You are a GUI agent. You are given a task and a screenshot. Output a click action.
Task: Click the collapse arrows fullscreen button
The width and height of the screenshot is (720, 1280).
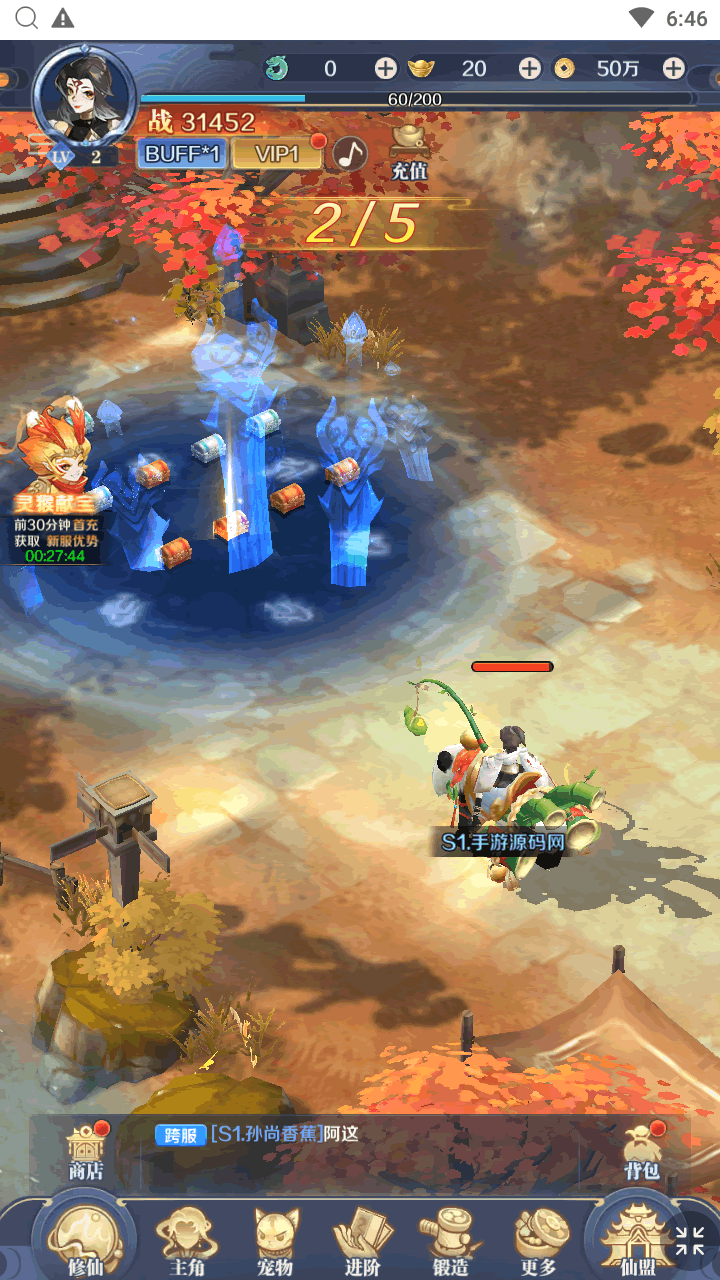[690, 1240]
